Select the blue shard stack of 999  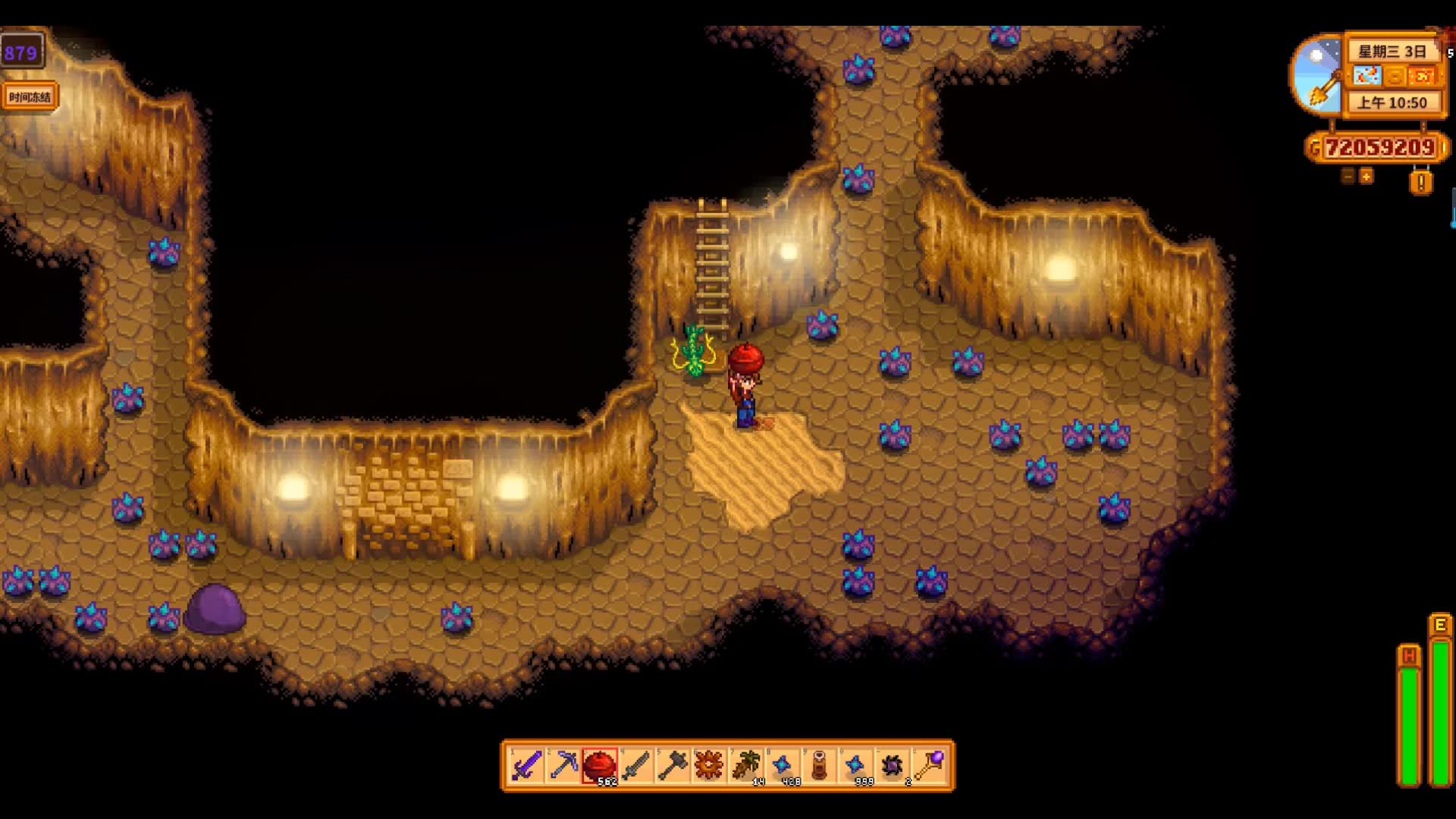pos(855,766)
